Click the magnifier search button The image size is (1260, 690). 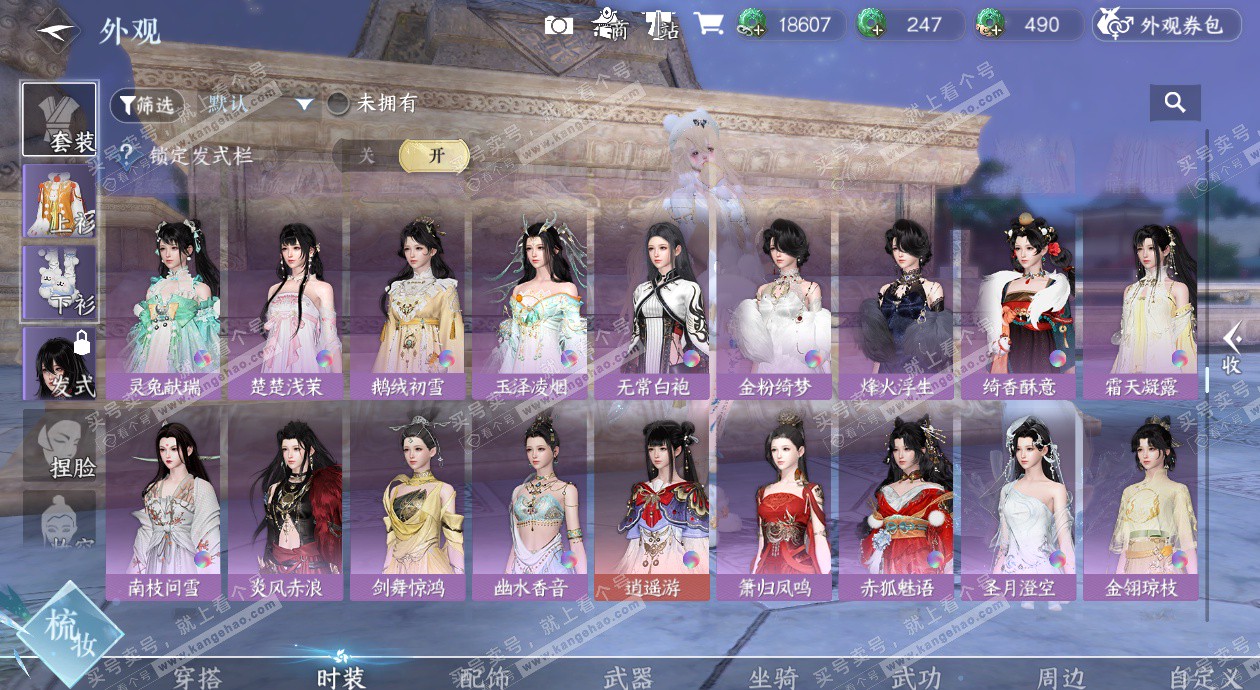[1175, 102]
